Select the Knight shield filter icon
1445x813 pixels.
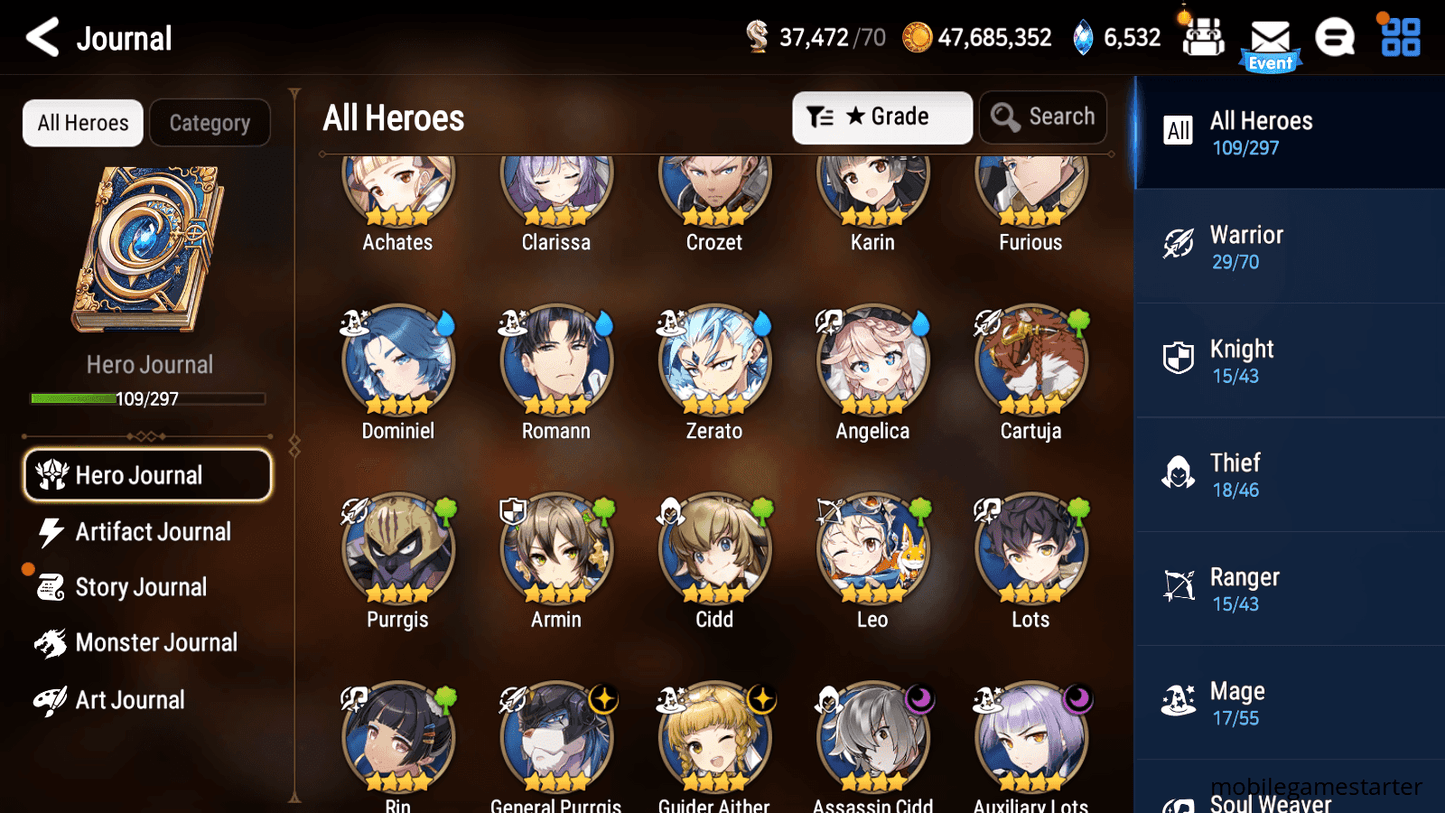click(x=1178, y=359)
